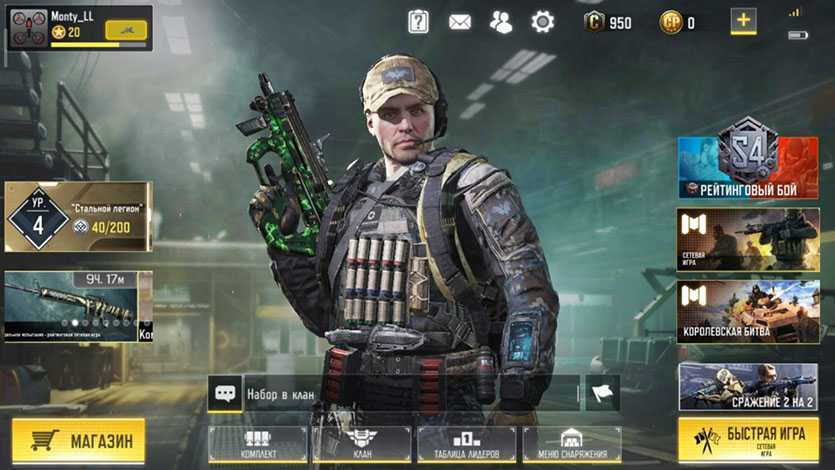Add currency with the yellow plus button

(743, 21)
